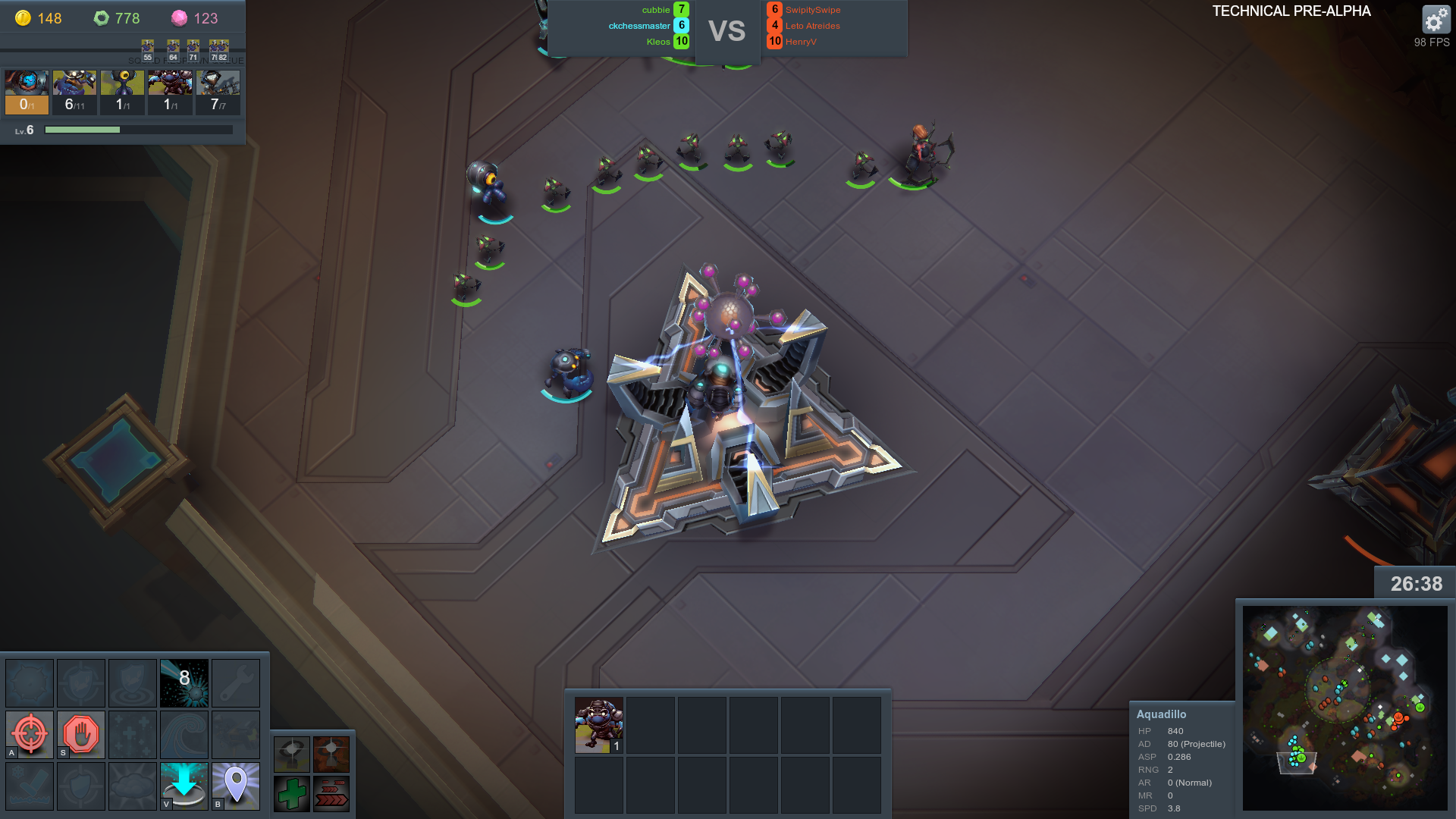Select the ocean wave ability slot
This screenshot has width=1456, height=819.
pyautogui.click(x=184, y=734)
